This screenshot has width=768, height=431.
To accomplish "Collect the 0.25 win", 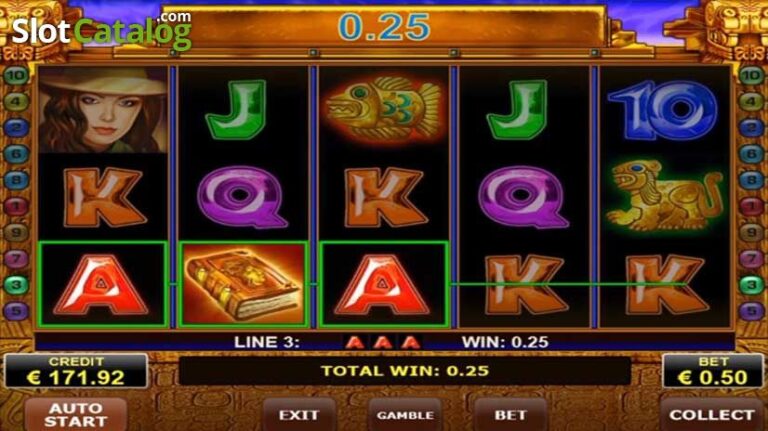I will (x=711, y=414).
